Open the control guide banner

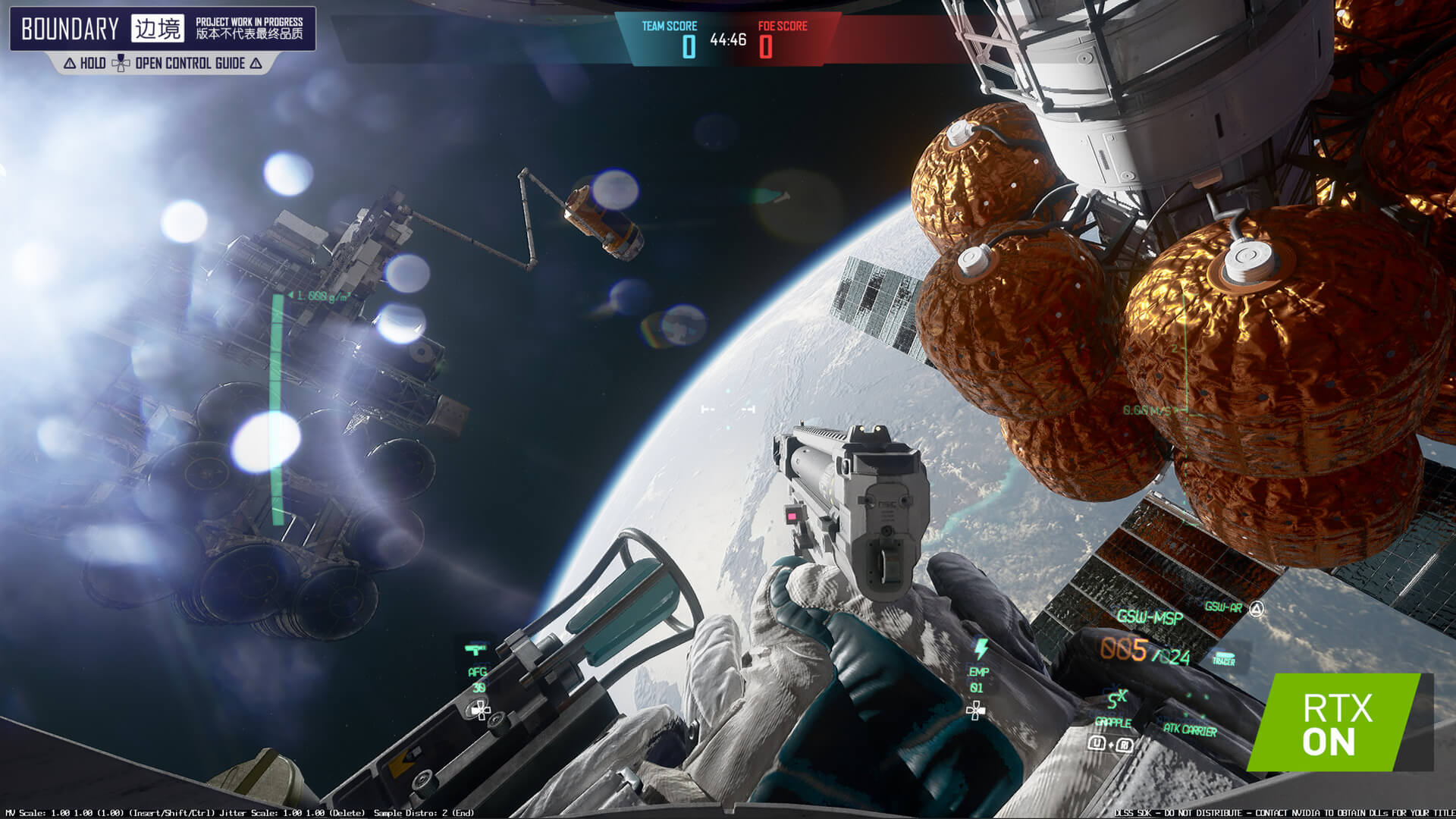(x=163, y=64)
